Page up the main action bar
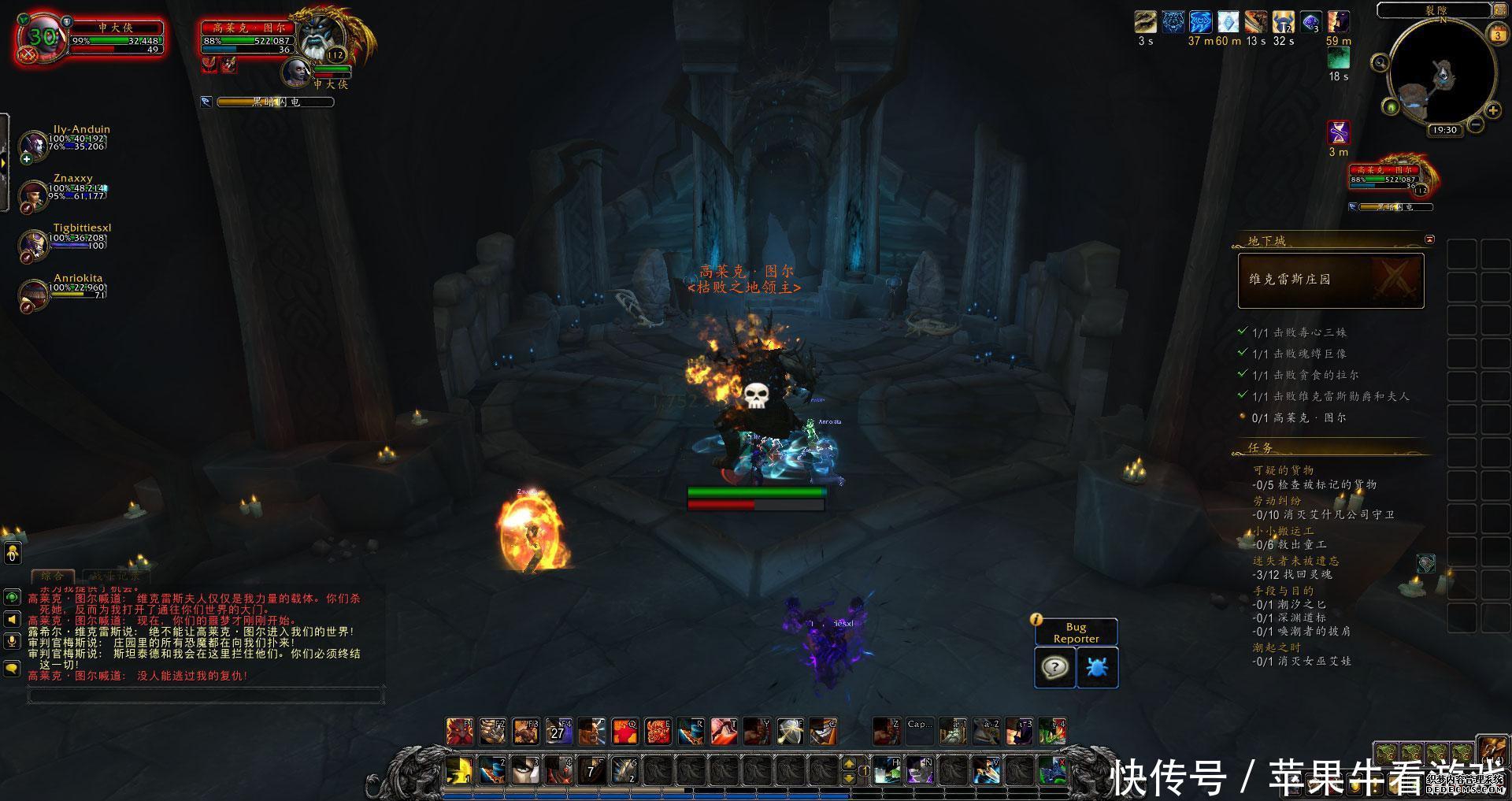Screen dimensions: 1512x801 [x=849, y=762]
